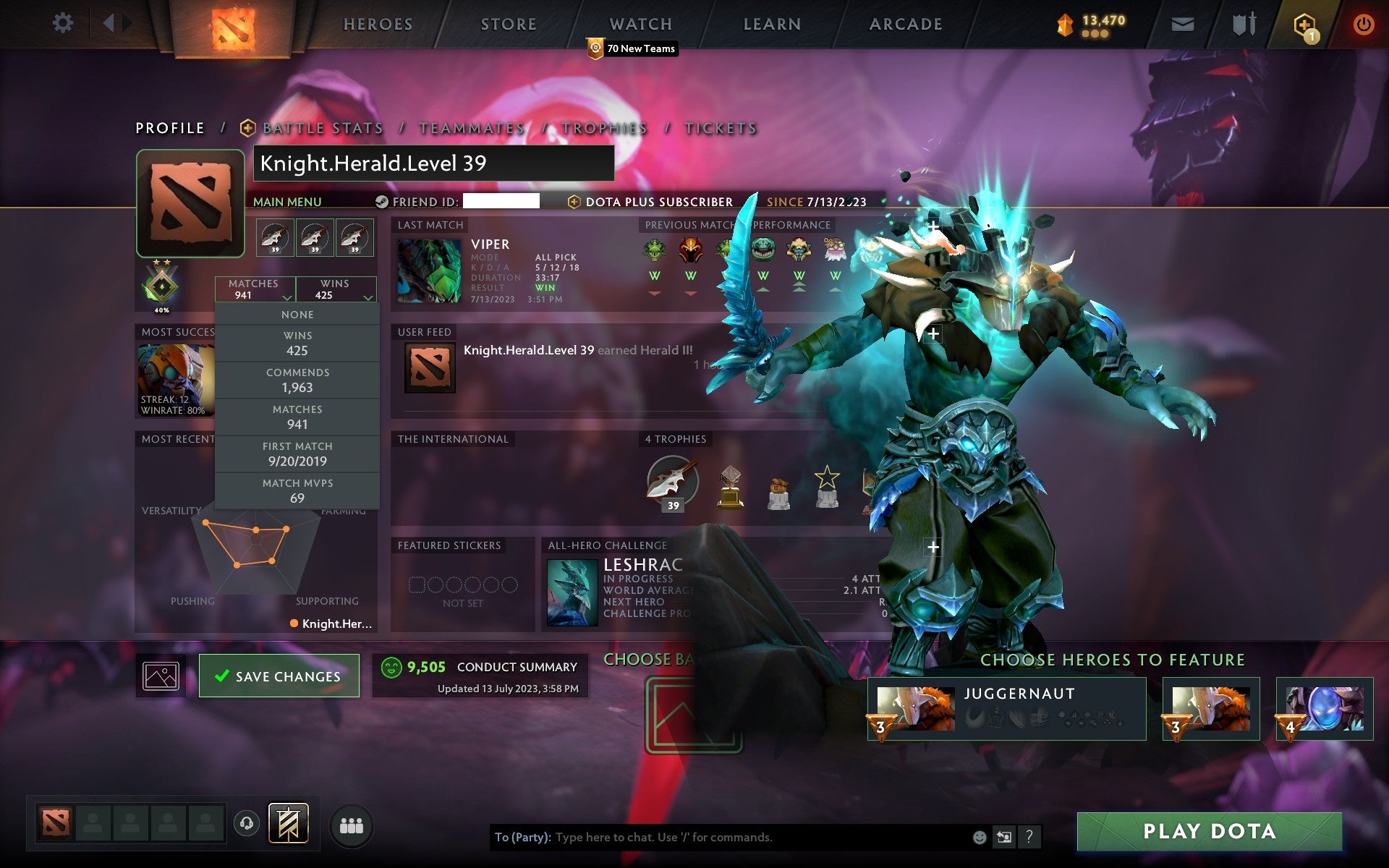Switch to the TROPHIES tab
The image size is (1389, 868).
coord(605,127)
